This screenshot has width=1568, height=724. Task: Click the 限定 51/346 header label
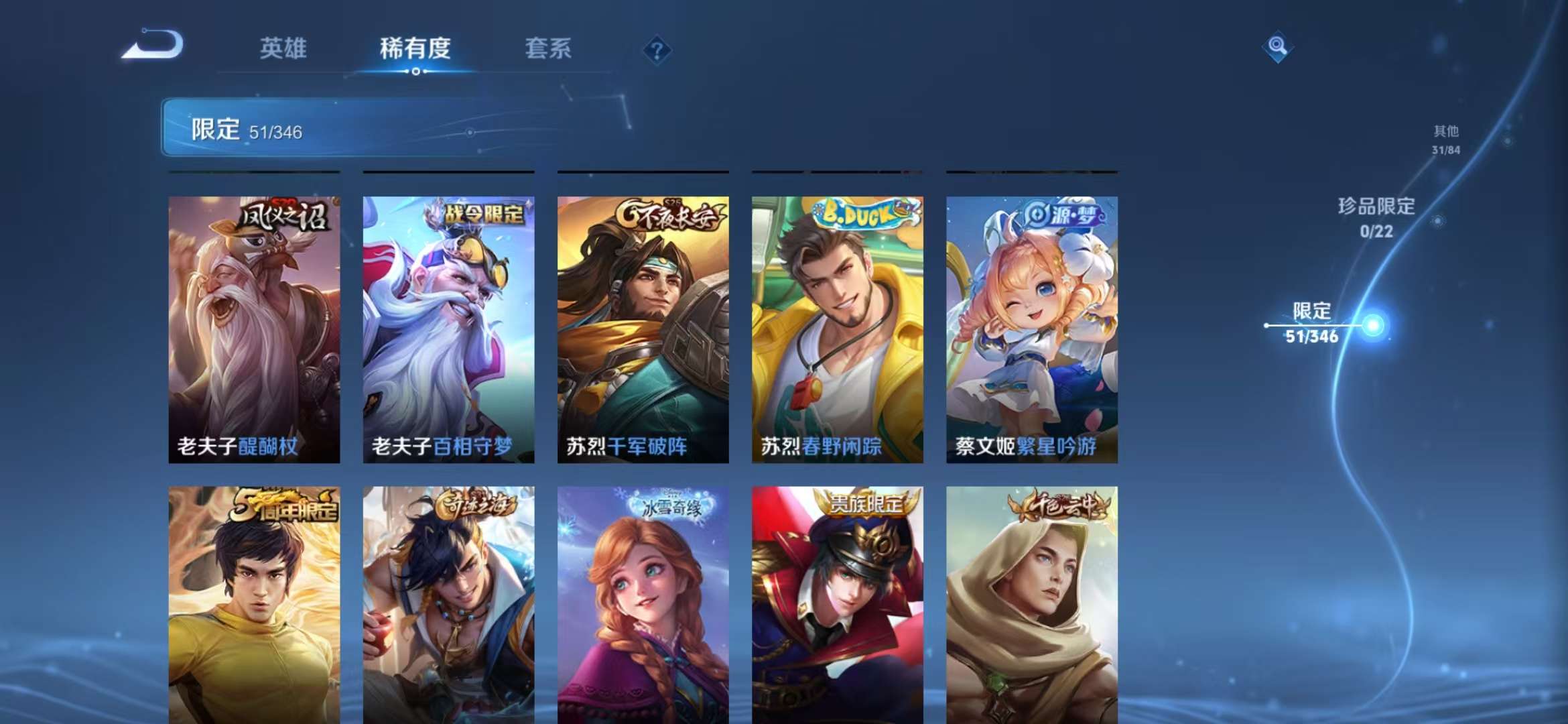coord(243,132)
